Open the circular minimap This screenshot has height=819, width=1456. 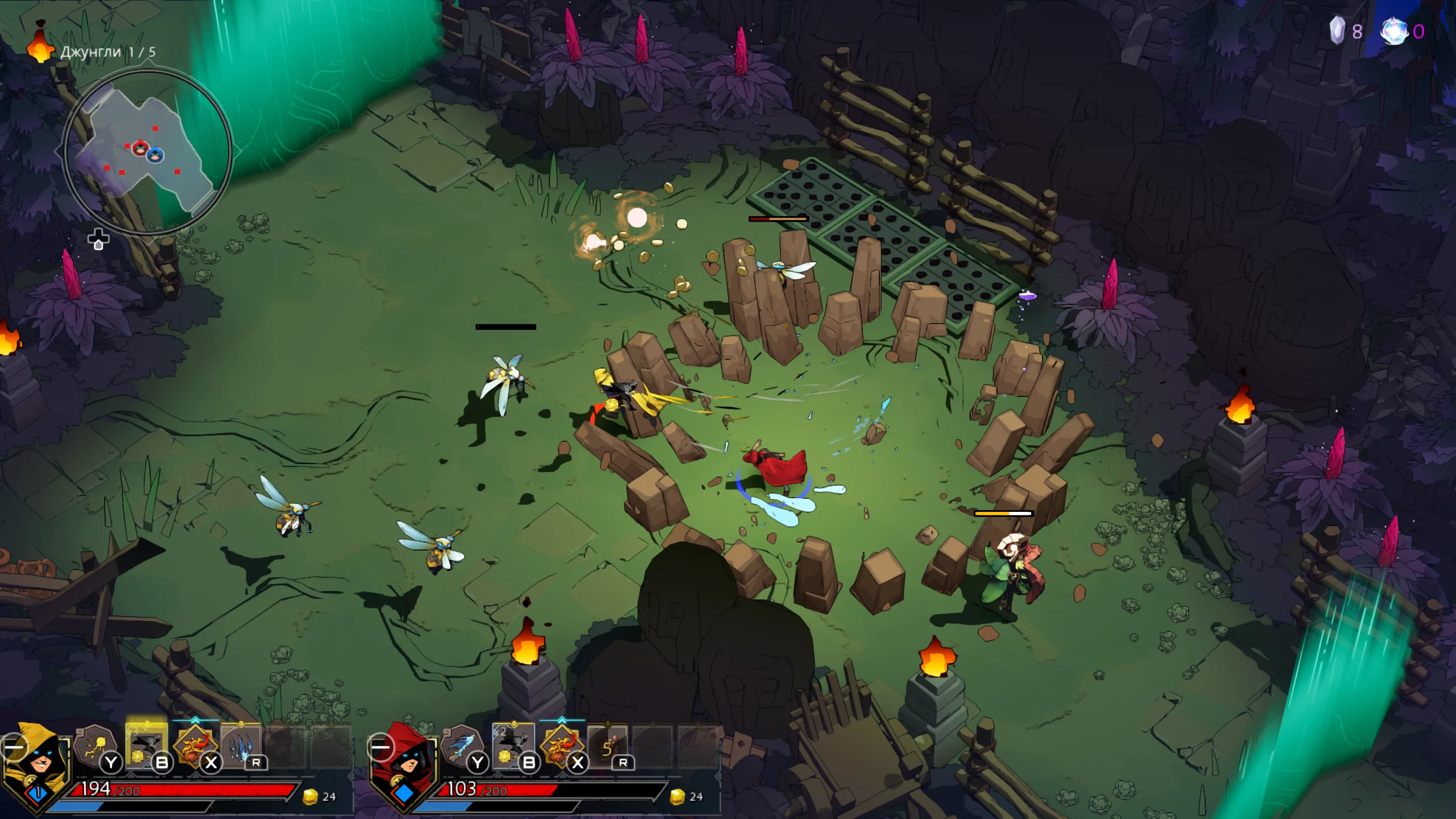[x=148, y=152]
